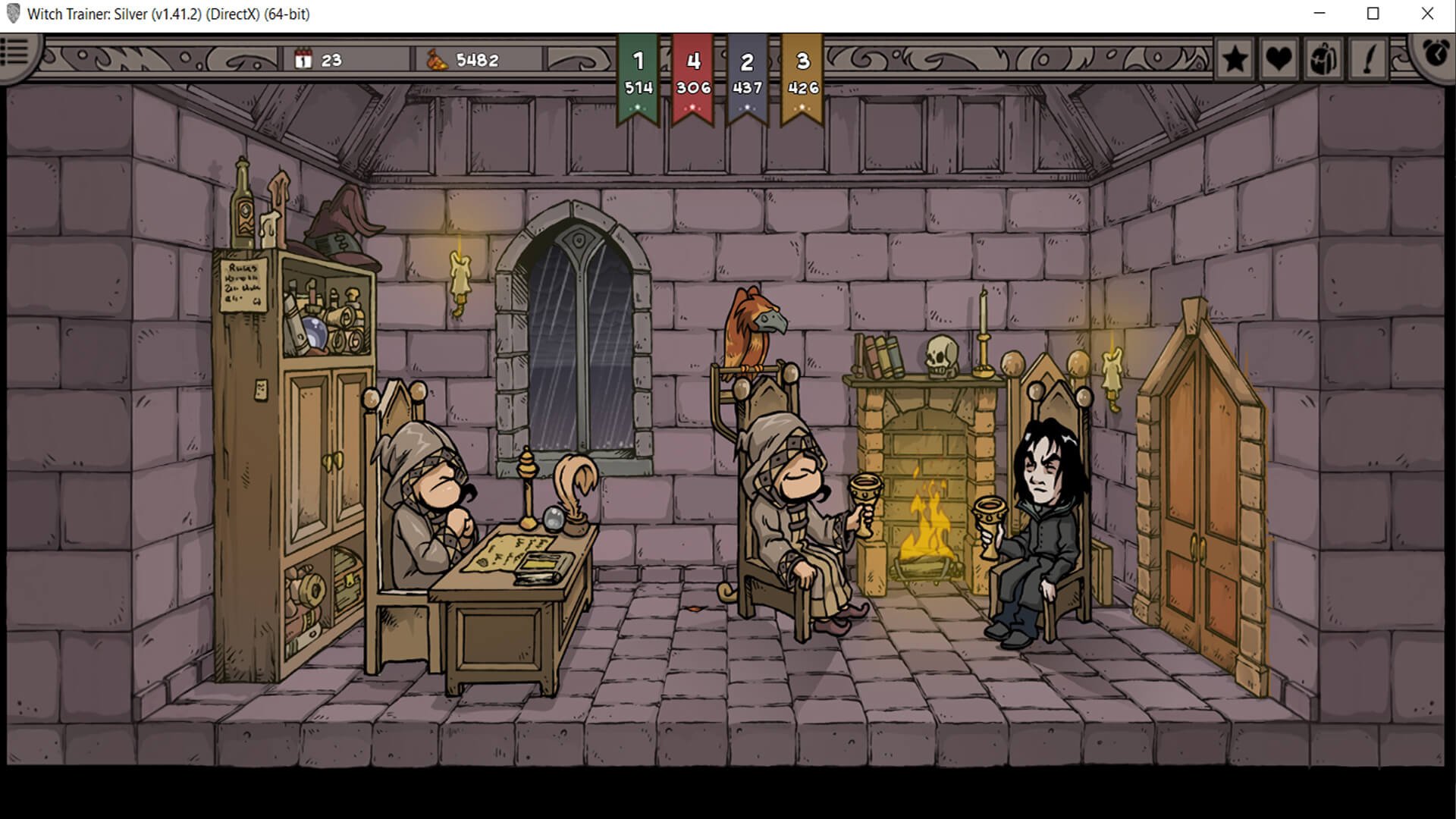Select the quill and ink icon

pos(1368,58)
